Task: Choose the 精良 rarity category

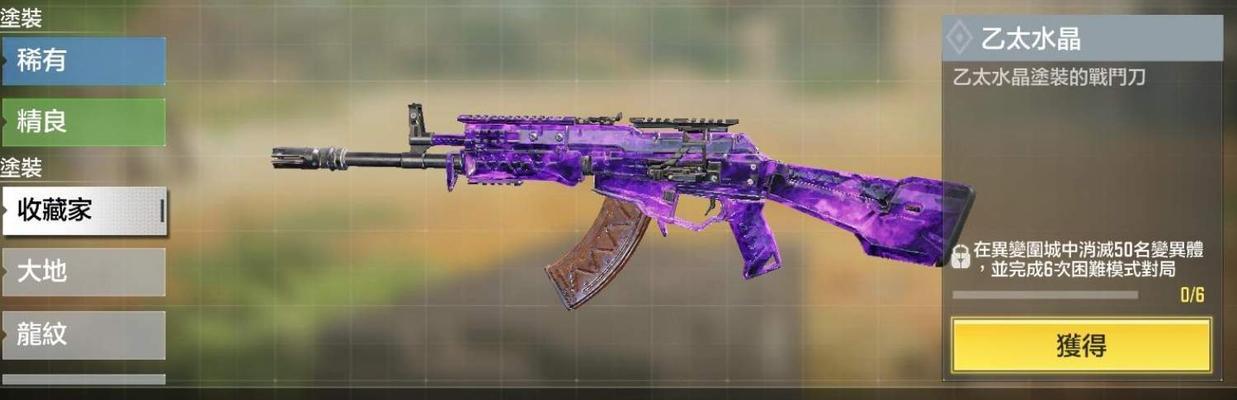Action: [83, 122]
